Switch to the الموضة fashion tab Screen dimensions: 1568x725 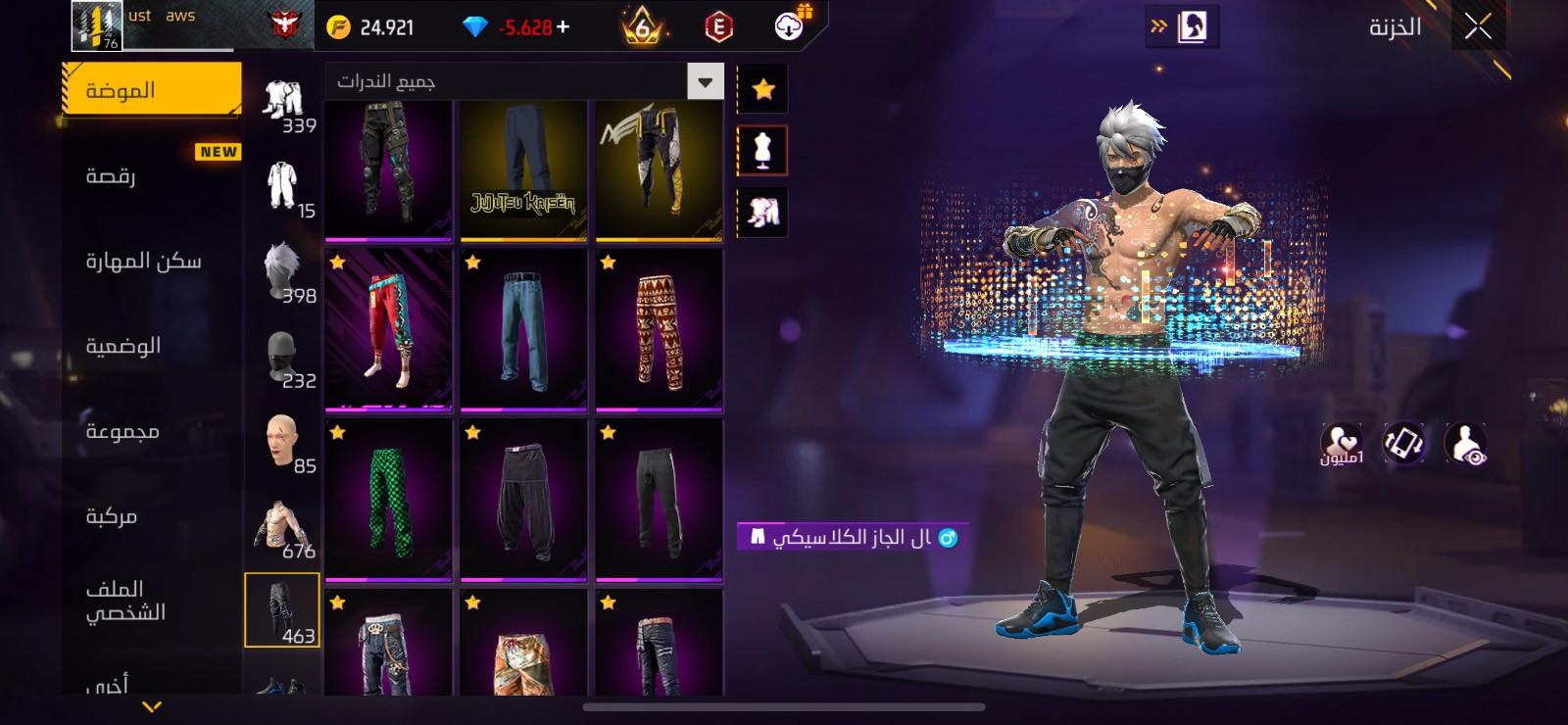(152, 90)
